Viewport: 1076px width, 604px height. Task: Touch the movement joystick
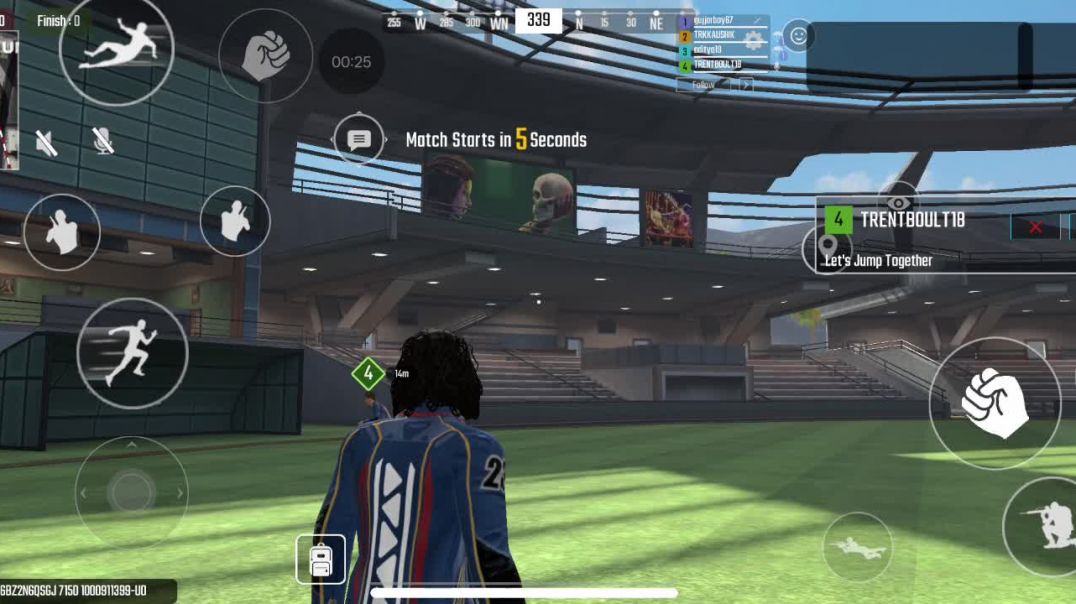tap(131, 492)
